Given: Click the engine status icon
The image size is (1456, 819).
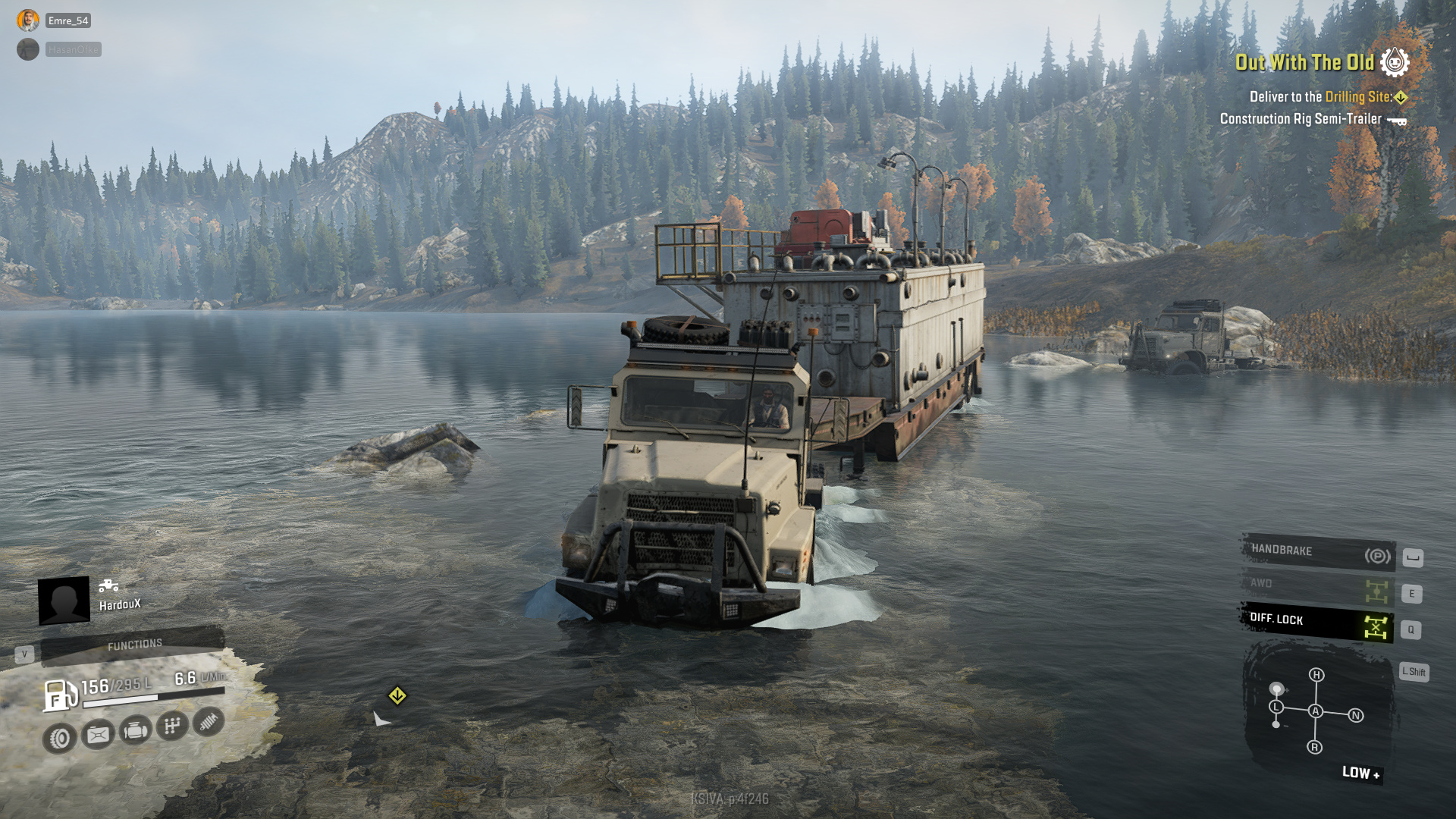Looking at the screenshot, I should (136, 730).
